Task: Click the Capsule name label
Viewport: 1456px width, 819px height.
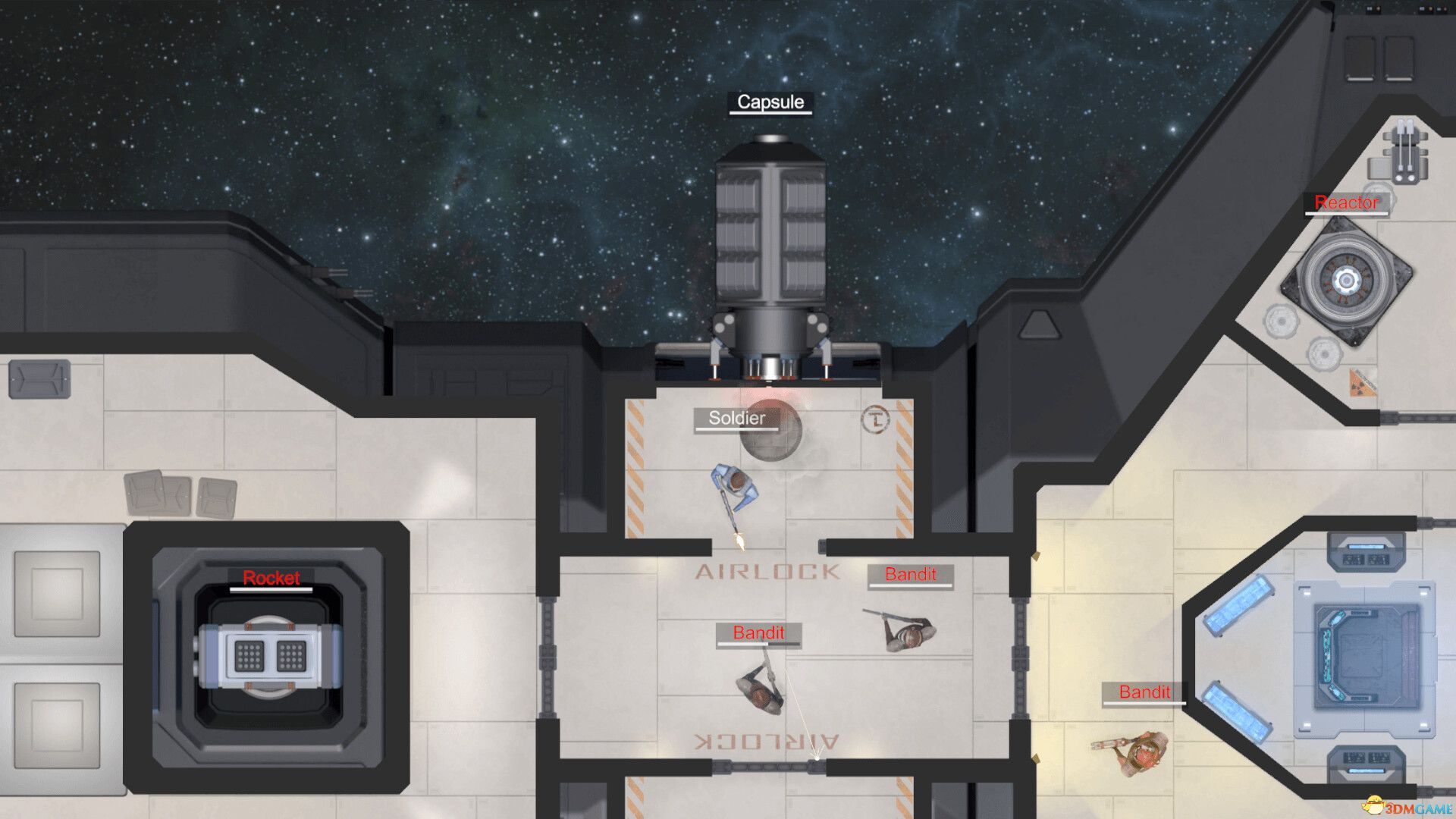Action: [x=770, y=102]
